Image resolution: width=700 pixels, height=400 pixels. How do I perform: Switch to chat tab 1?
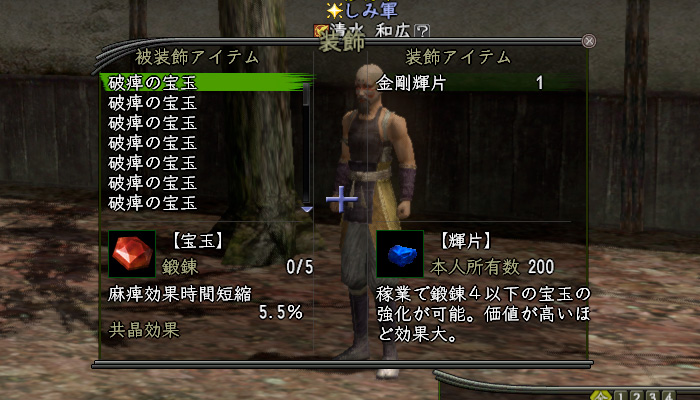tap(620, 394)
